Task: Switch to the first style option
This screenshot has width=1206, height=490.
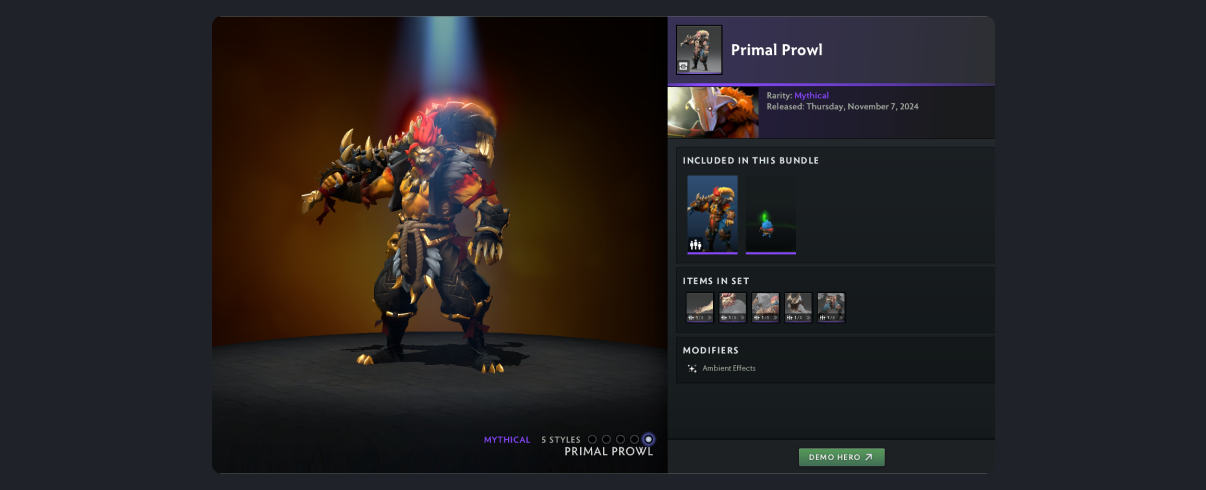Action: 592,439
